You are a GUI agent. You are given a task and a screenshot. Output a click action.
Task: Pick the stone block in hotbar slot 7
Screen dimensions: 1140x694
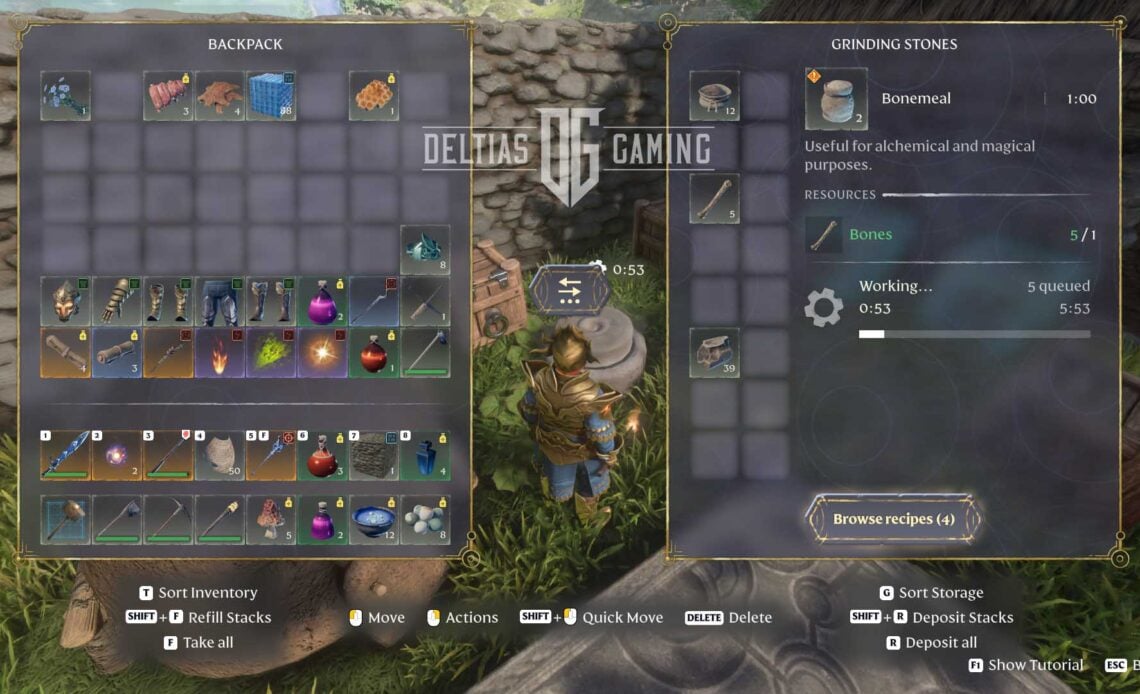[x=374, y=456]
